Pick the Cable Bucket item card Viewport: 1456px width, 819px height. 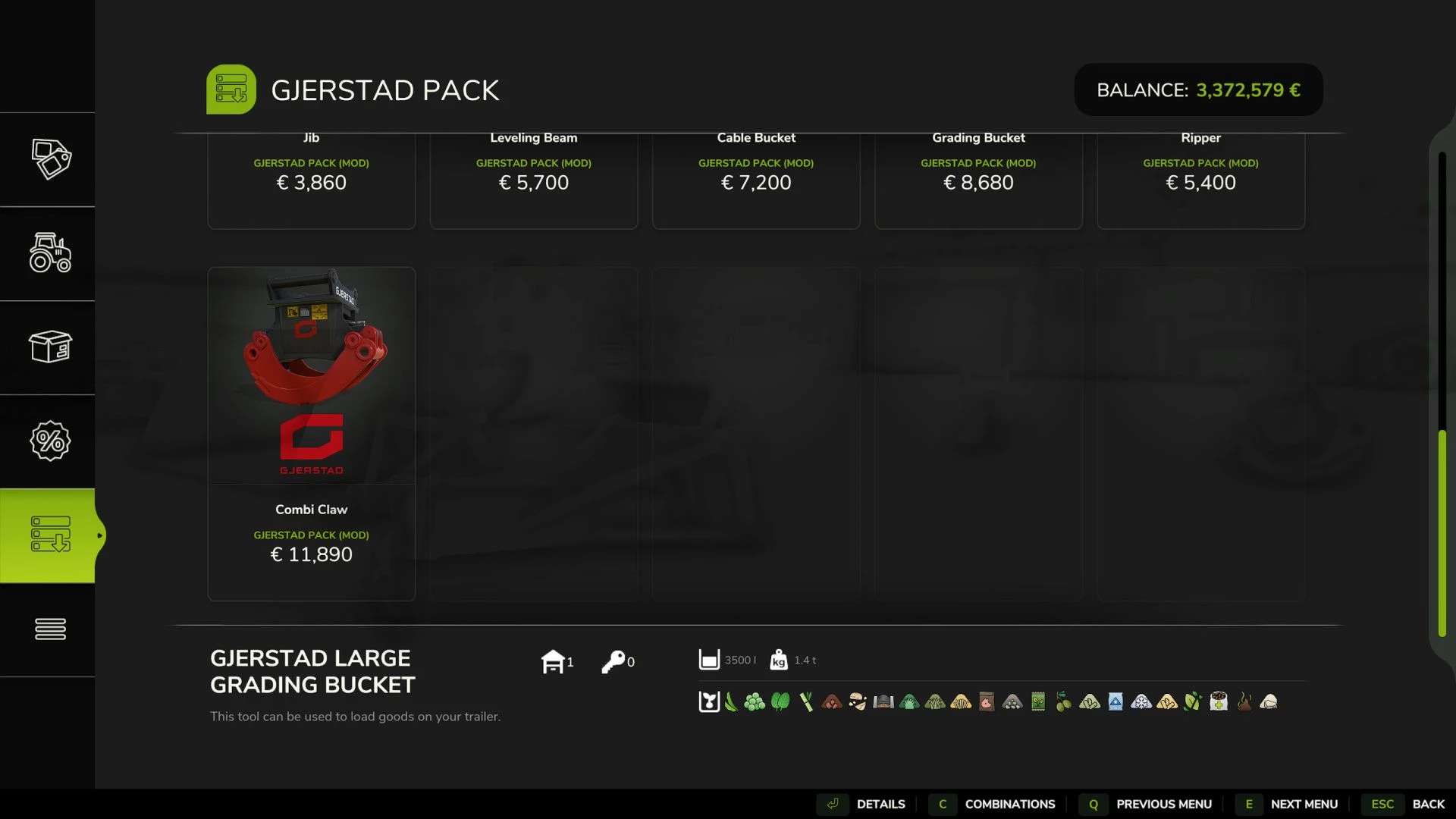coord(756,180)
